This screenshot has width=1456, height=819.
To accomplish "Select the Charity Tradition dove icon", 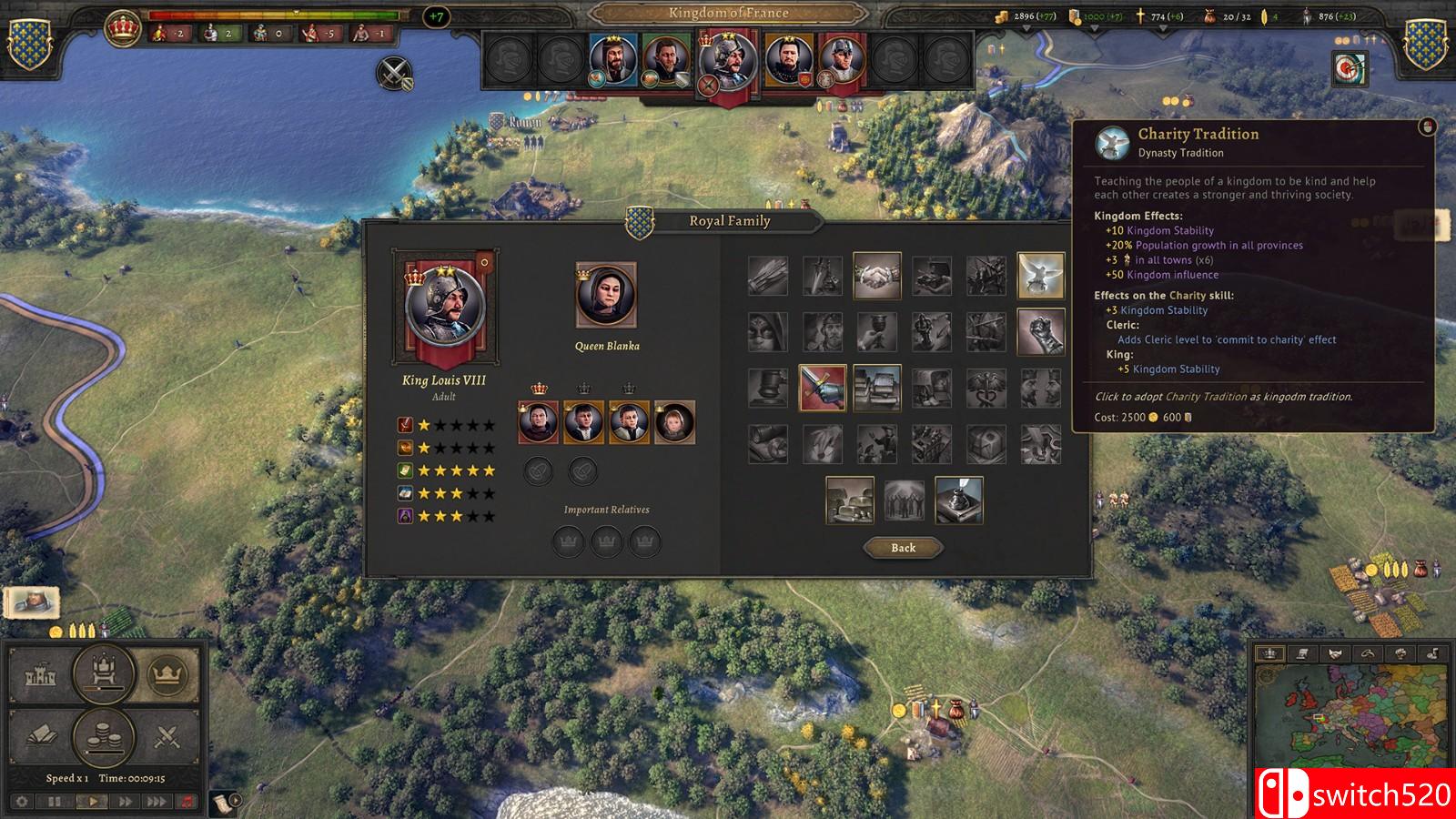I will tap(1042, 276).
